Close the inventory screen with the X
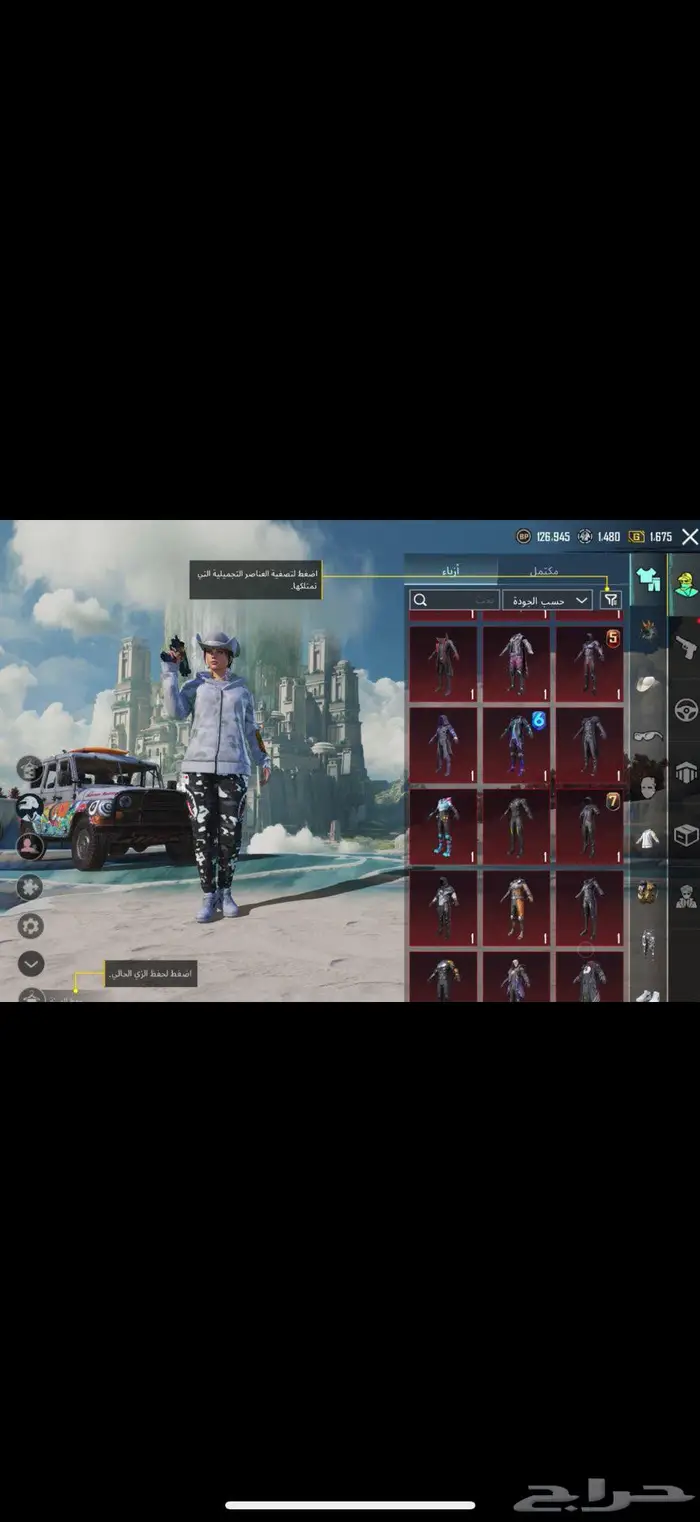This screenshot has width=700, height=1522. [x=689, y=537]
